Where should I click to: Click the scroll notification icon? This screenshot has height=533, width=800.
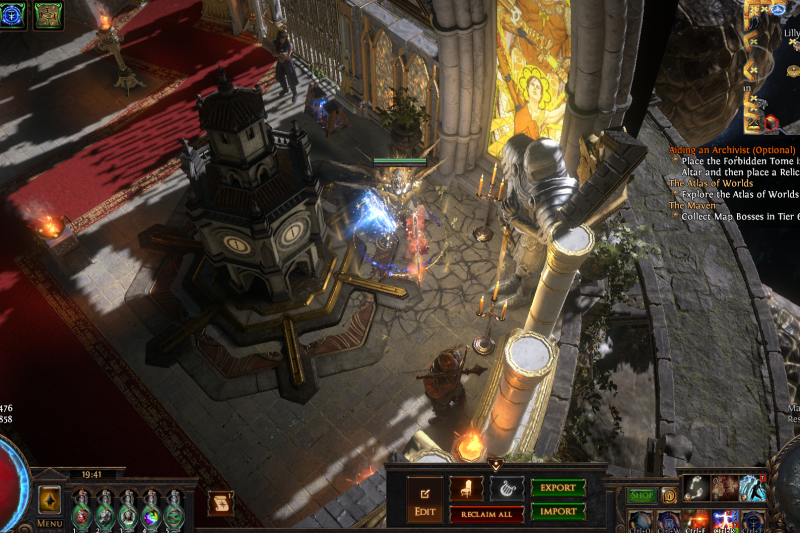tap(221, 502)
